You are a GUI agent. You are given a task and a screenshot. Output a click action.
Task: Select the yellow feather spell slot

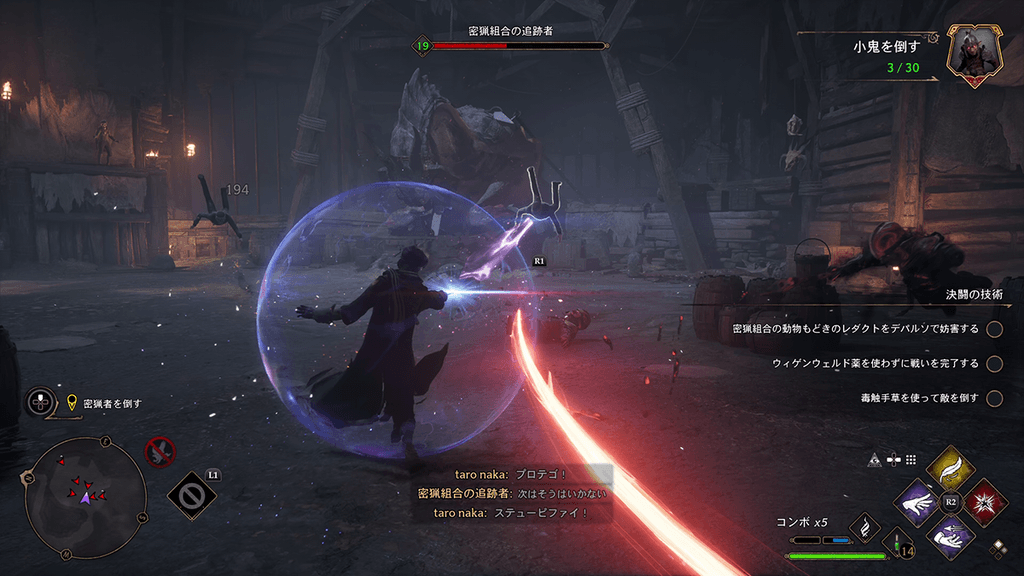(x=951, y=467)
